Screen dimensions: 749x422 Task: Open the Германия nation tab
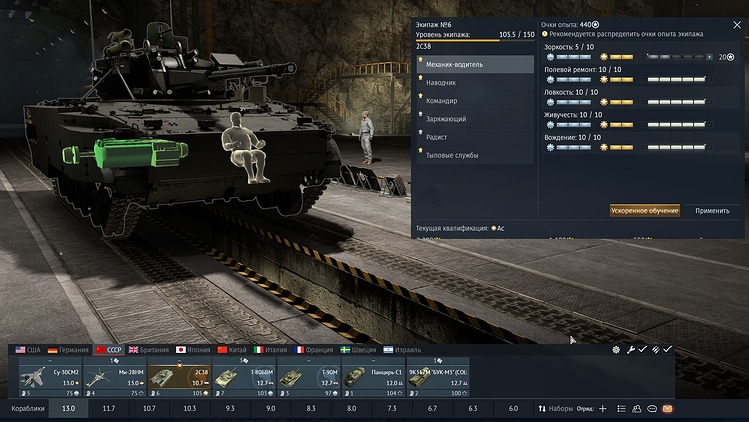68,350
